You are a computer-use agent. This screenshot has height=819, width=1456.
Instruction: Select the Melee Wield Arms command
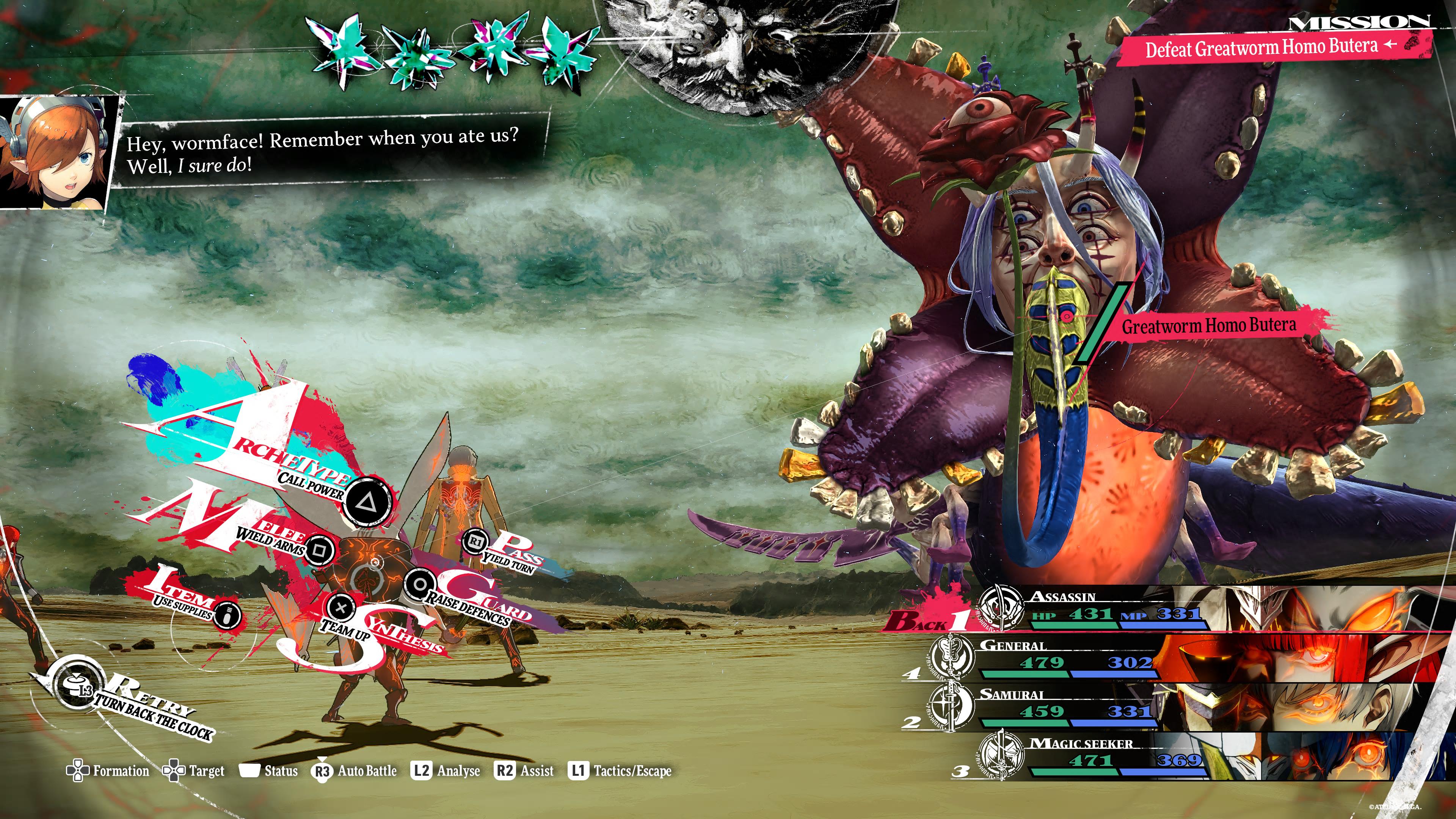point(320,549)
